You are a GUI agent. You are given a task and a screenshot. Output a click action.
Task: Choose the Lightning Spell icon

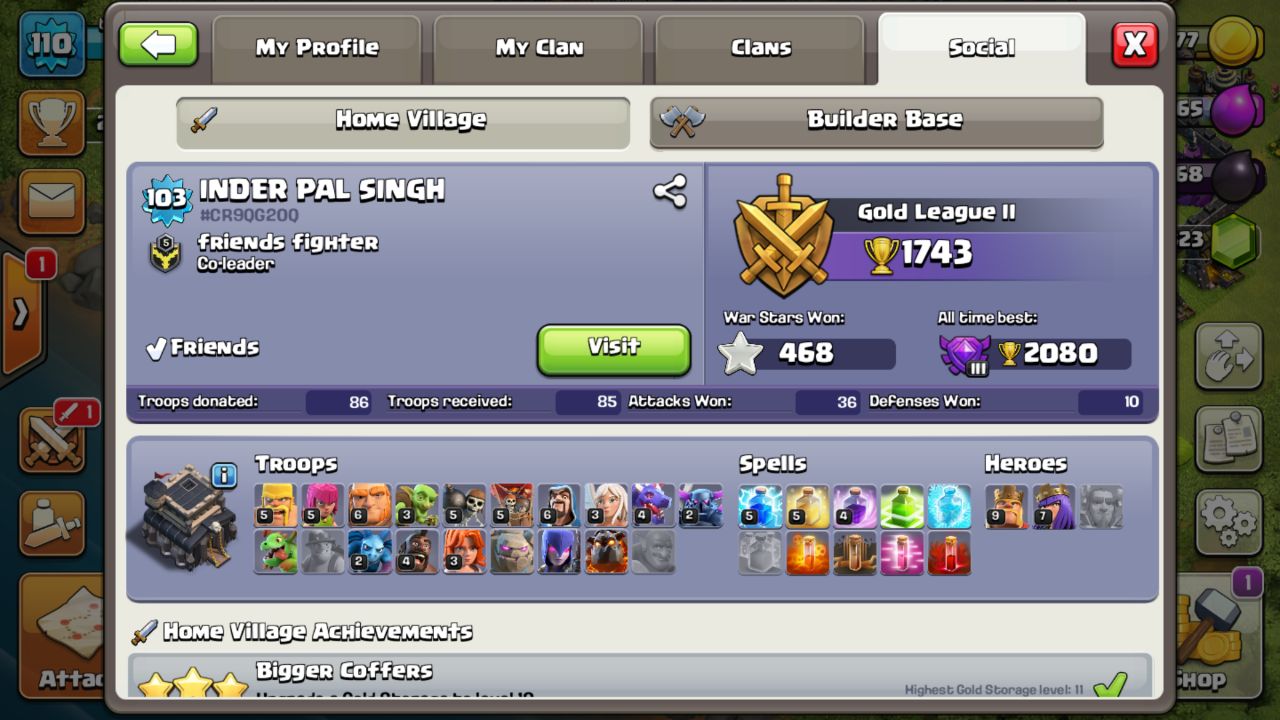(x=760, y=506)
